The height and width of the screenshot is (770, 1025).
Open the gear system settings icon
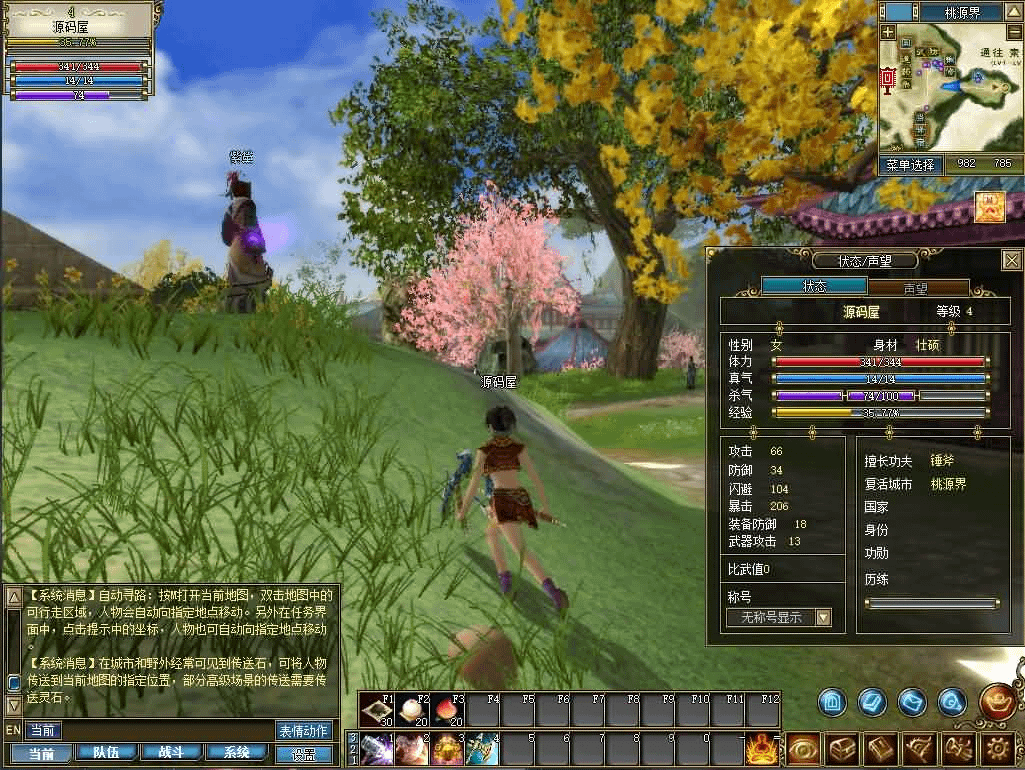[x=998, y=749]
